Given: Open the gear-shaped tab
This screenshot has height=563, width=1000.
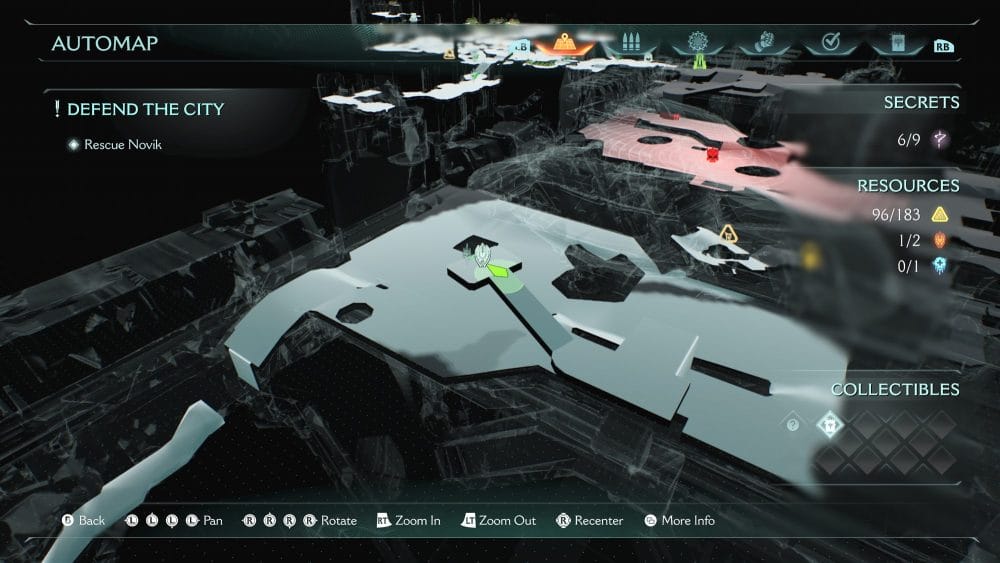Looking at the screenshot, I should (697, 44).
